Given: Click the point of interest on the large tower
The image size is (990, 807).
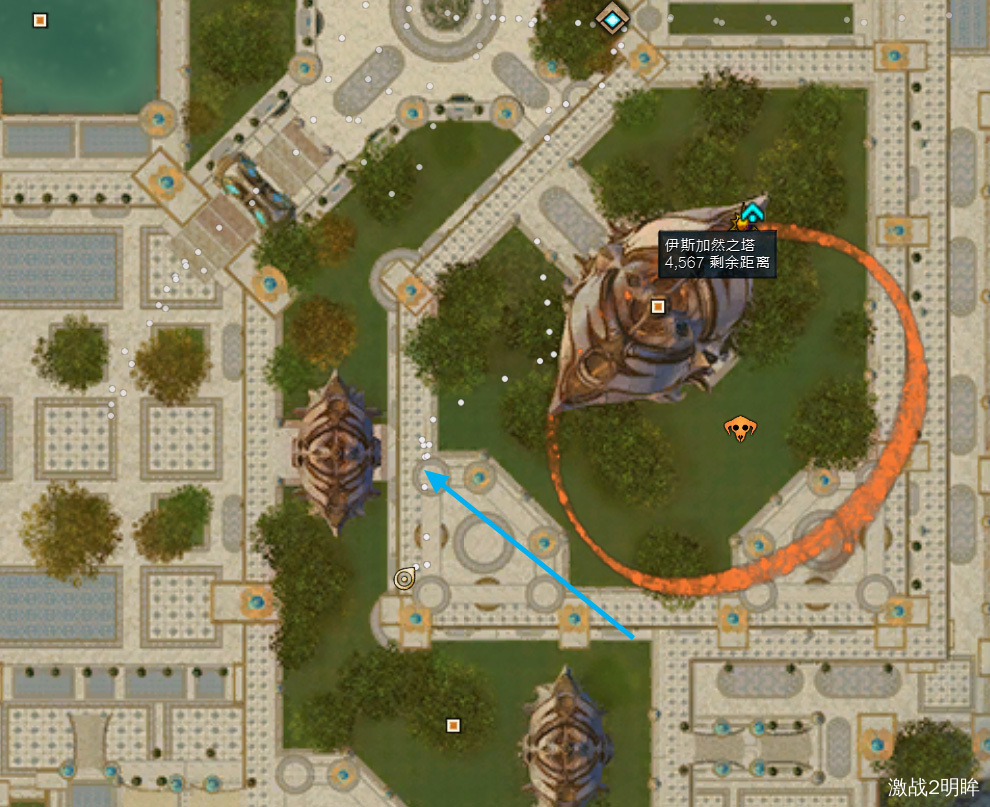Looking at the screenshot, I should (x=658, y=307).
